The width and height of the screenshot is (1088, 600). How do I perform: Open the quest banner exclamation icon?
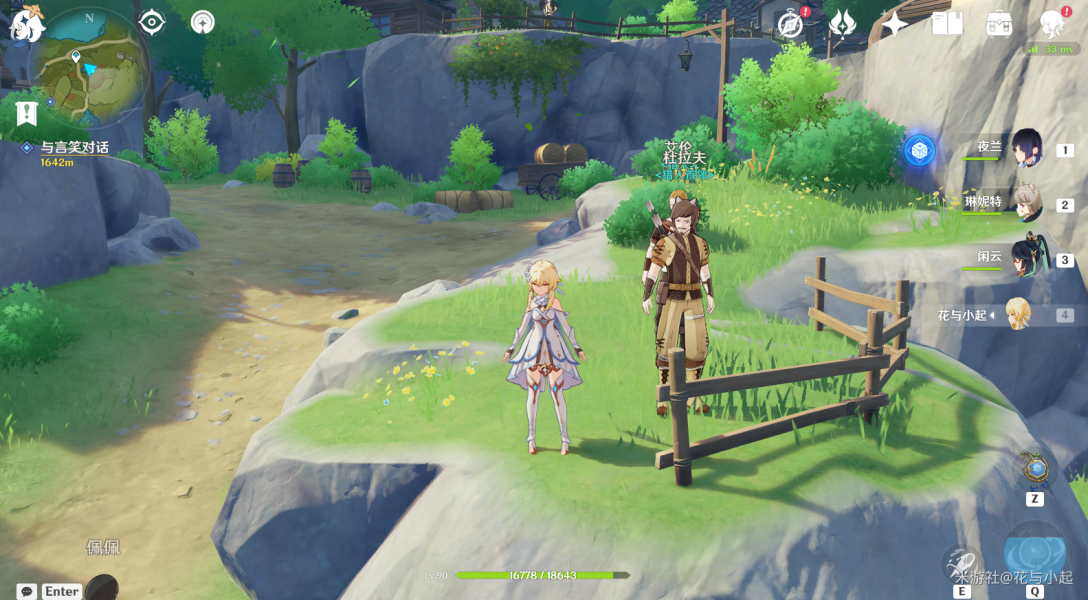(27, 113)
